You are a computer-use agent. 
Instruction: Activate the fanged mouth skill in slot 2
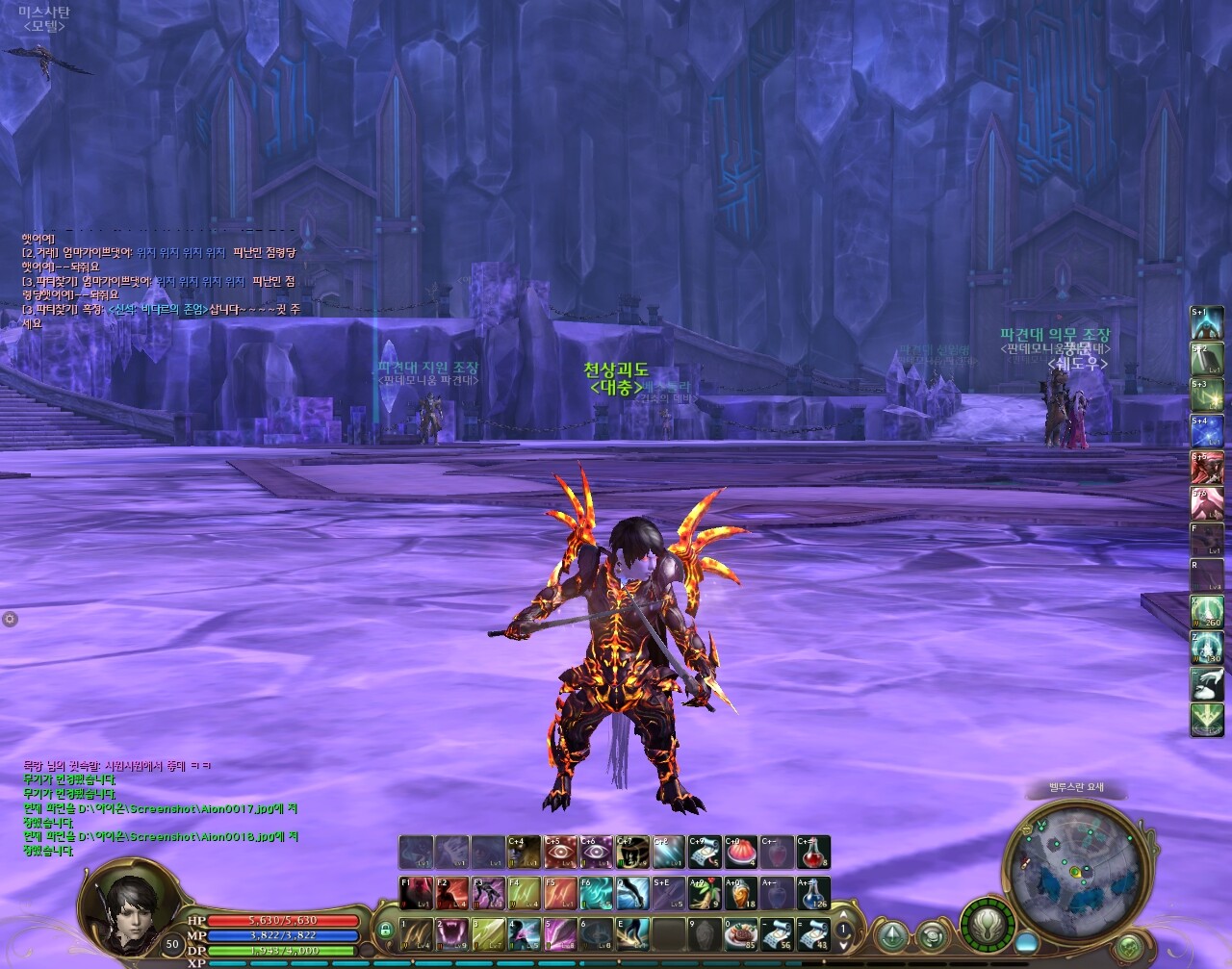451,933
